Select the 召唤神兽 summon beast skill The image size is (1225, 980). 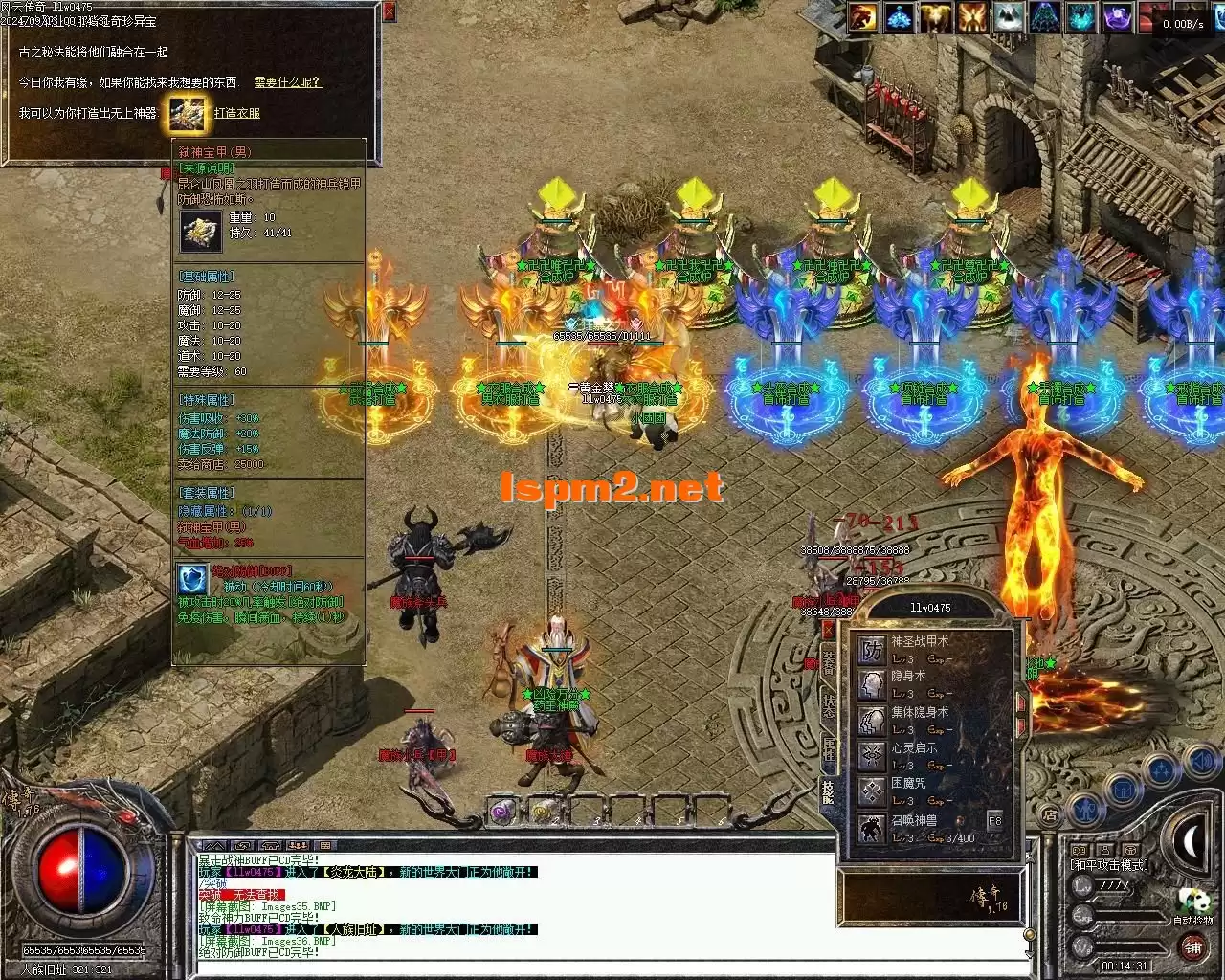point(872,827)
